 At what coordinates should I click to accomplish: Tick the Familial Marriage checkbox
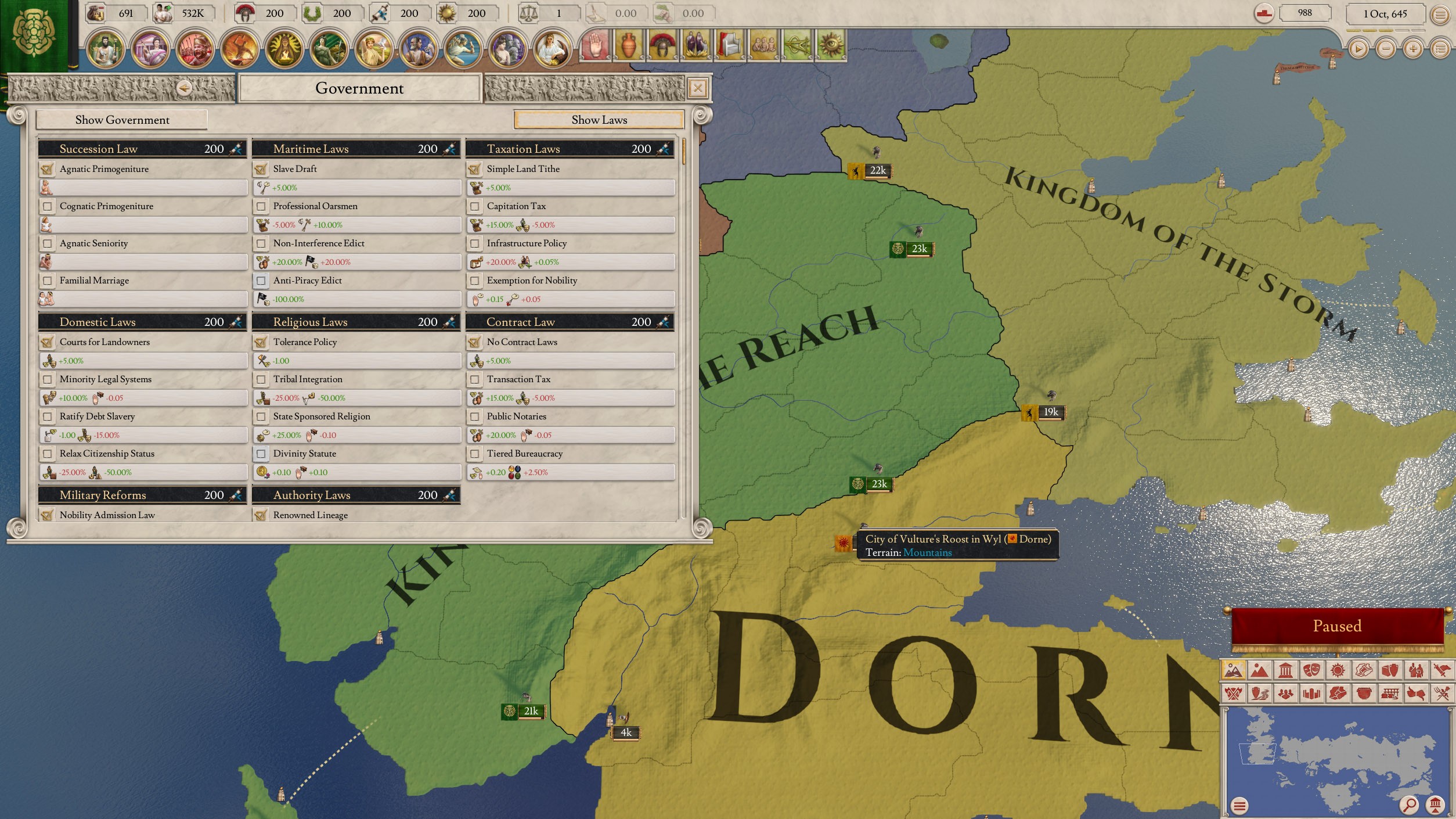click(48, 281)
